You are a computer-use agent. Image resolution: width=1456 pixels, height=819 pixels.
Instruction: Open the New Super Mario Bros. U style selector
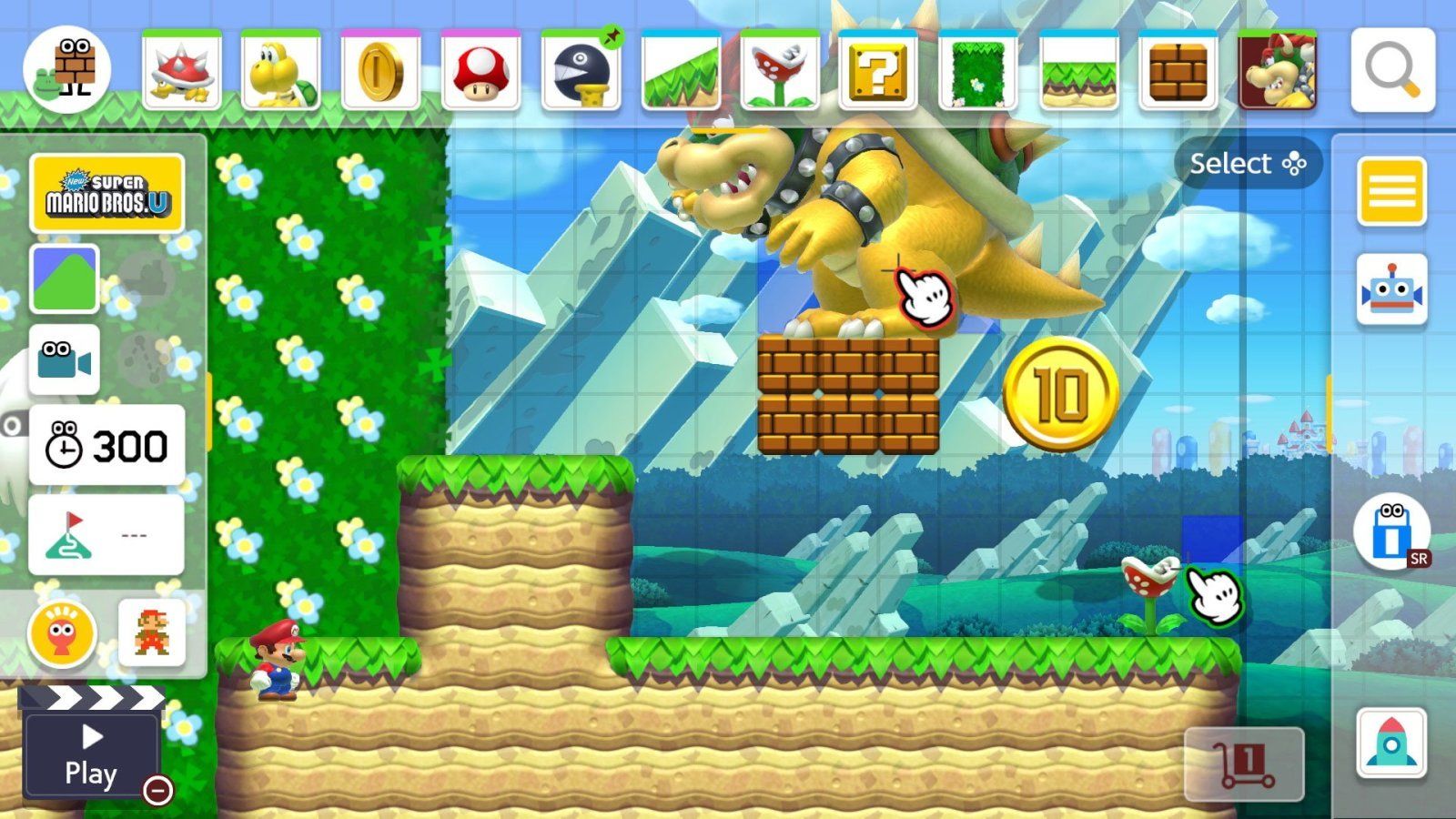[105, 191]
